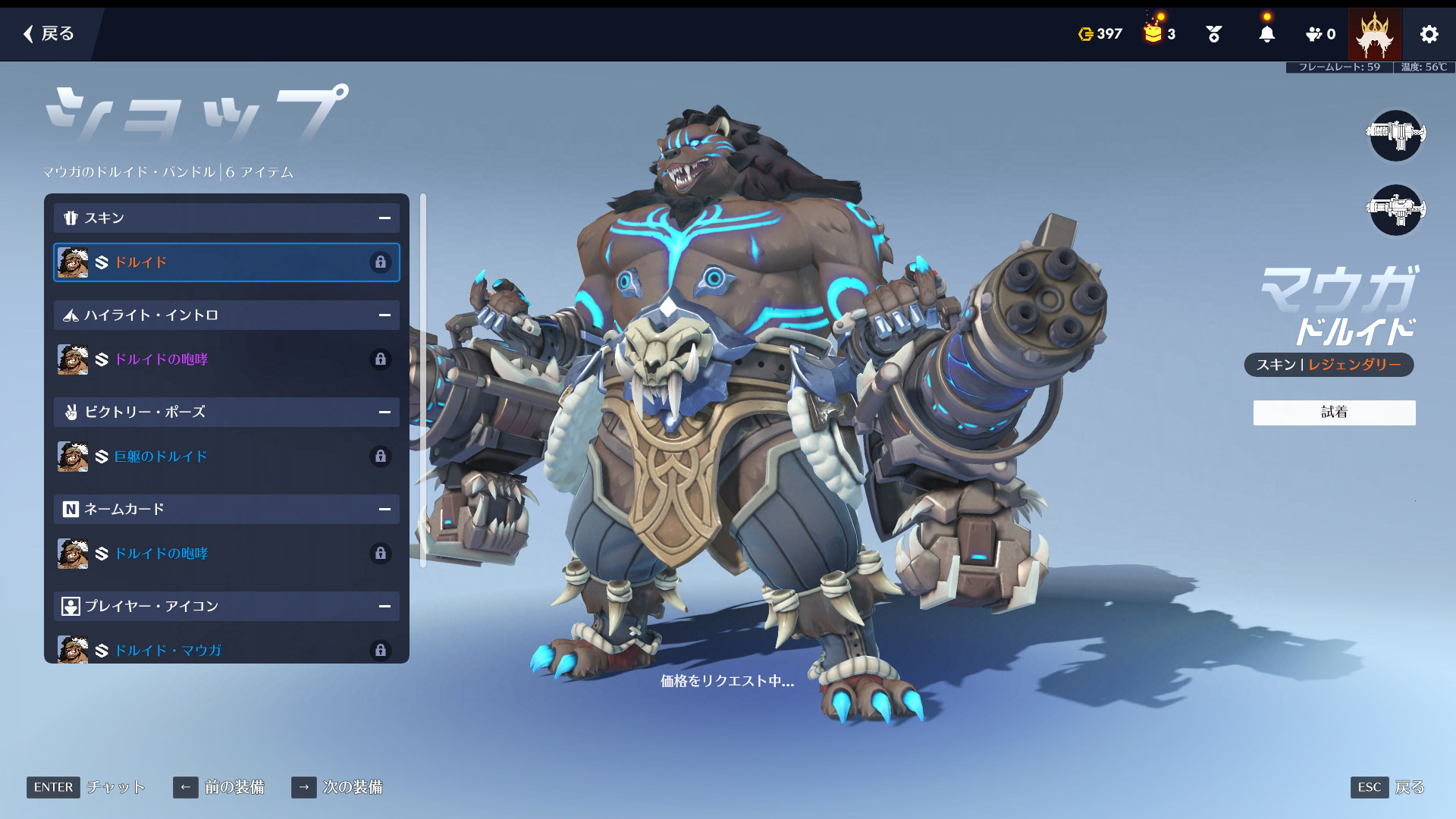The image size is (1456, 819).
Task: Open the social group icon
Action: [1319, 34]
